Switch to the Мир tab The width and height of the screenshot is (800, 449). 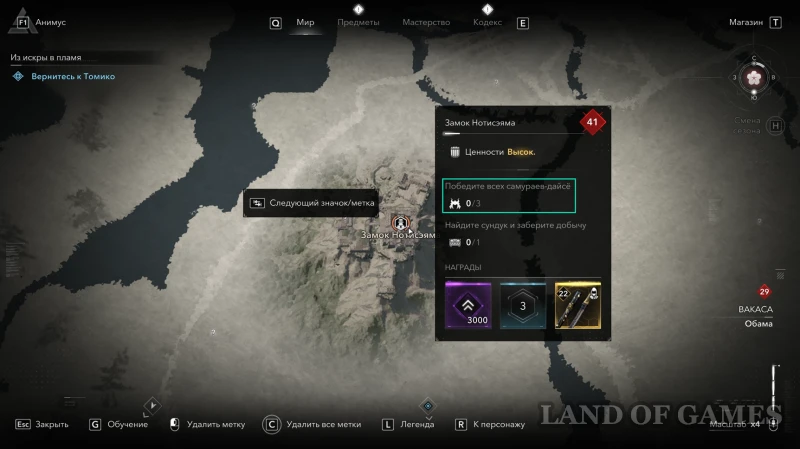click(x=305, y=22)
